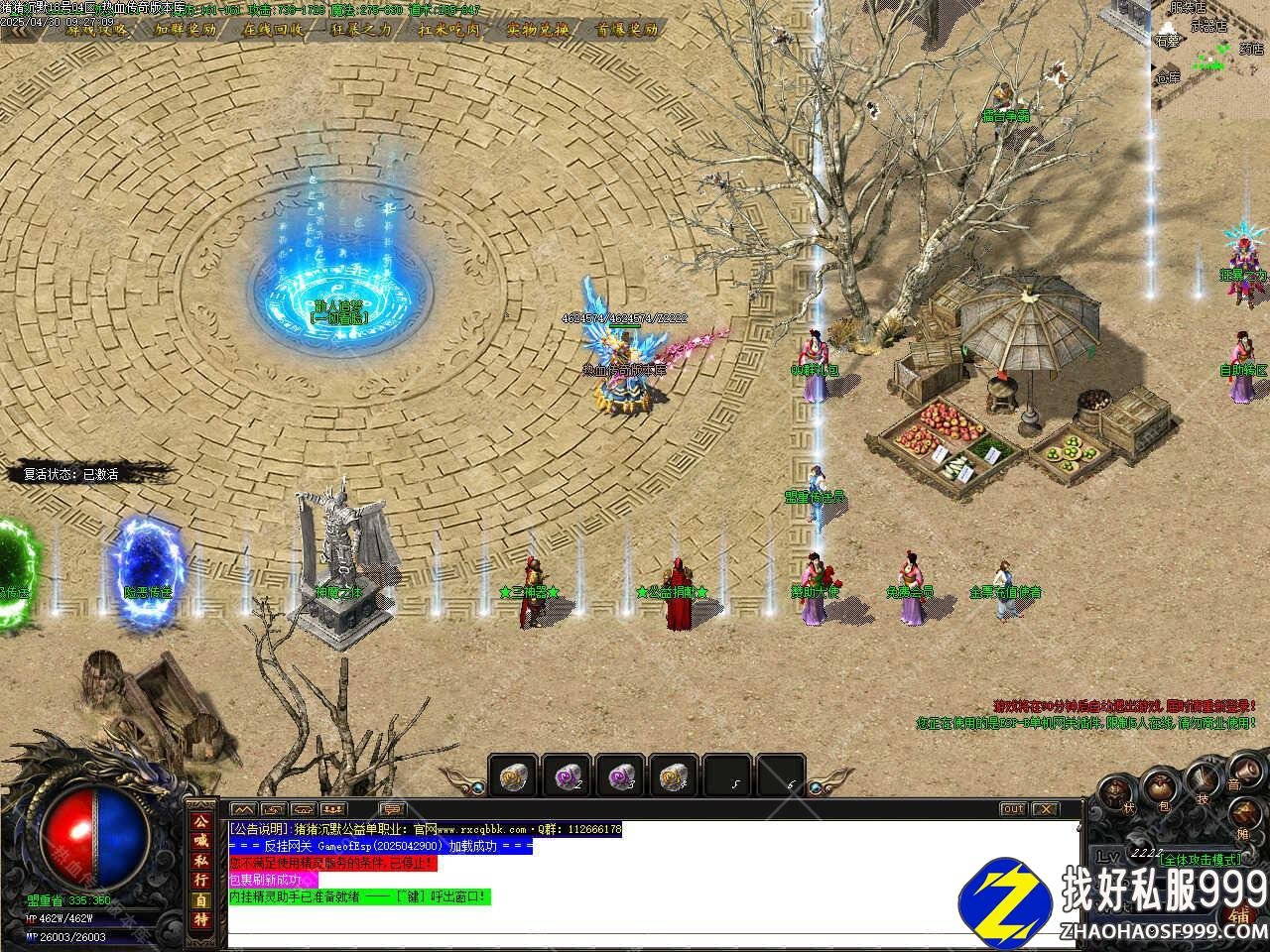The image size is (1270, 952).
Task: Open the 实物兑换 item exchange menu
Action: pos(538,29)
